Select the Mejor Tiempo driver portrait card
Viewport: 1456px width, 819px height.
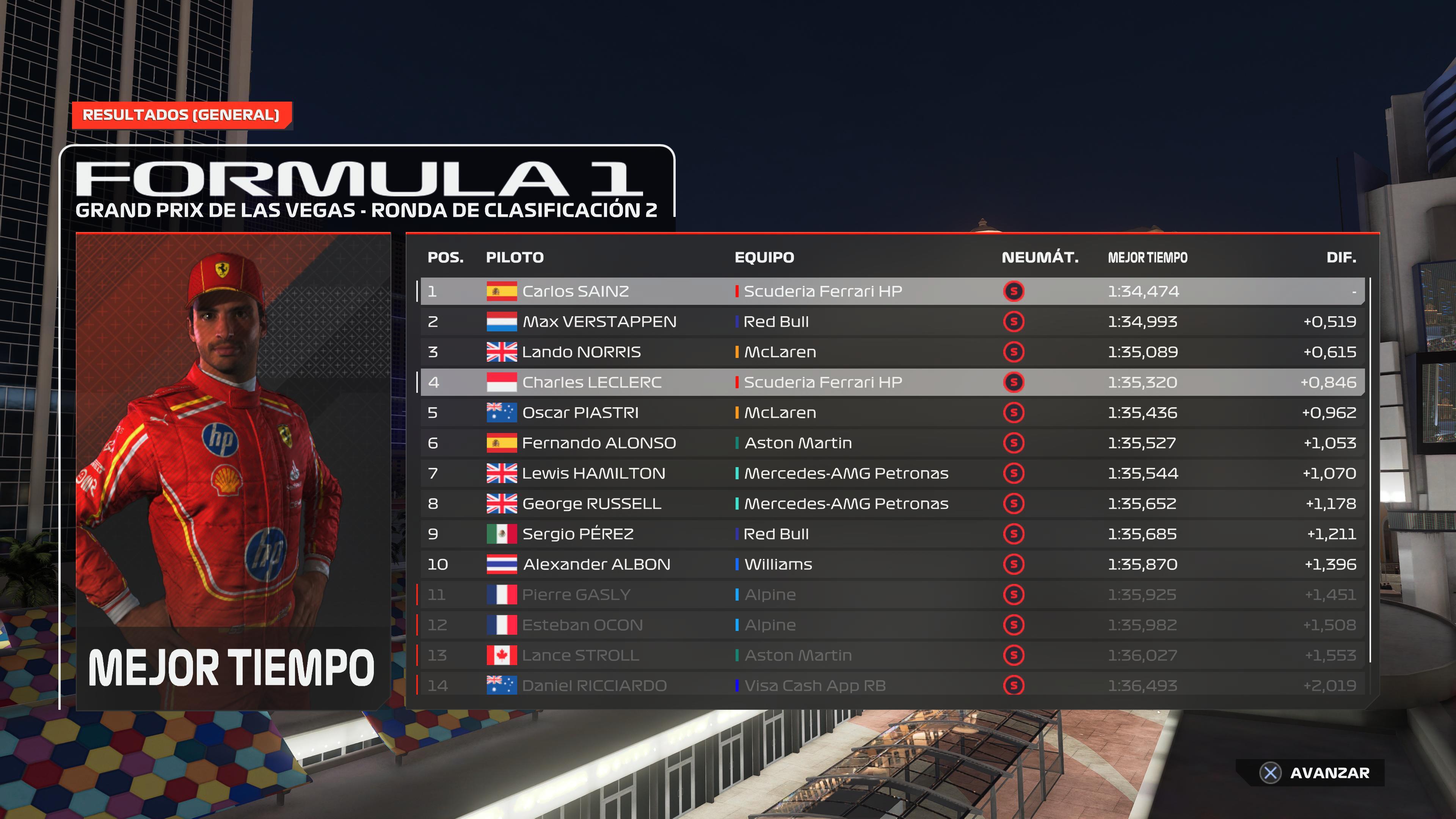coord(234,471)
